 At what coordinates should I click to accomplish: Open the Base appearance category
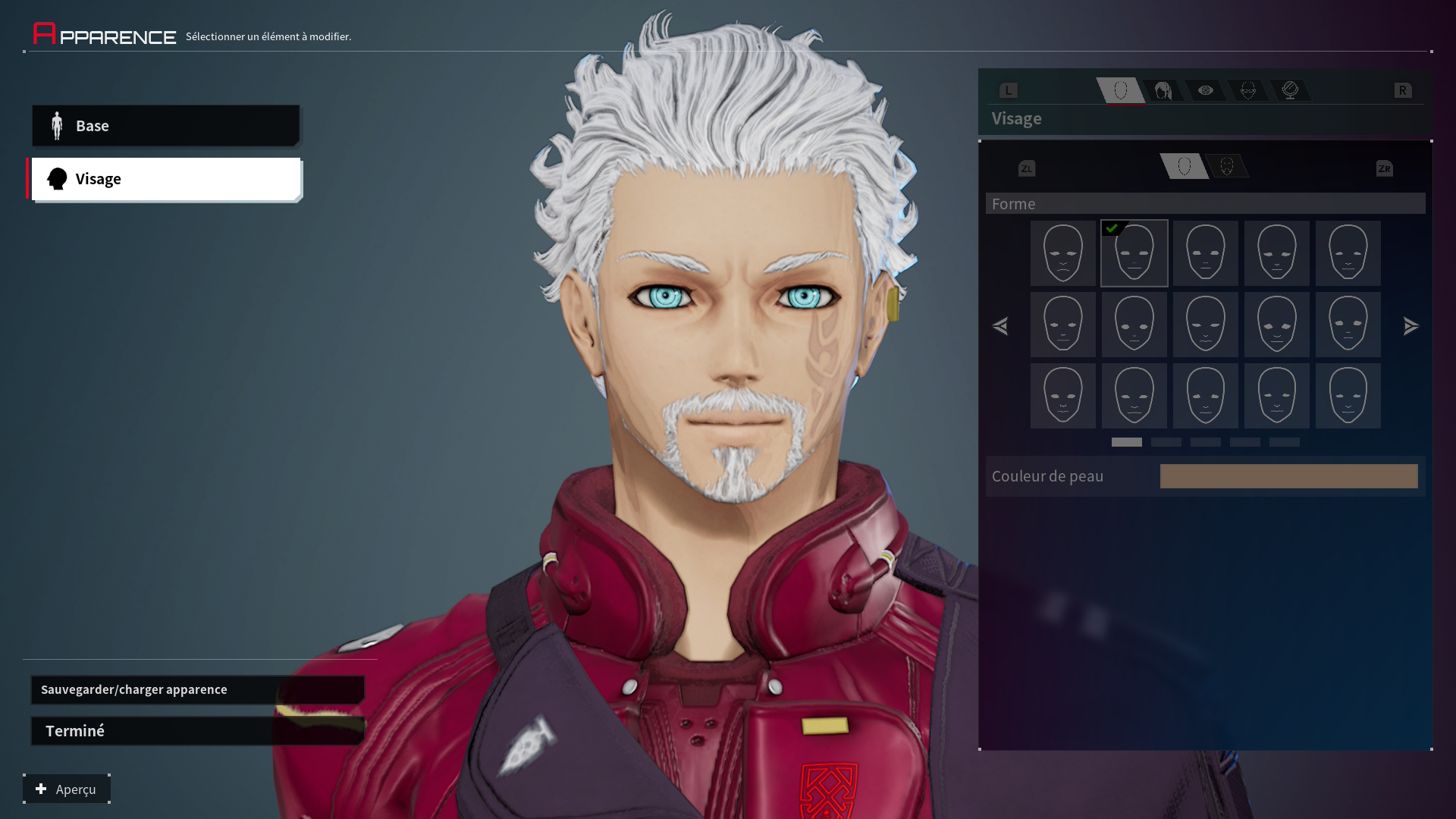point(165,126)
